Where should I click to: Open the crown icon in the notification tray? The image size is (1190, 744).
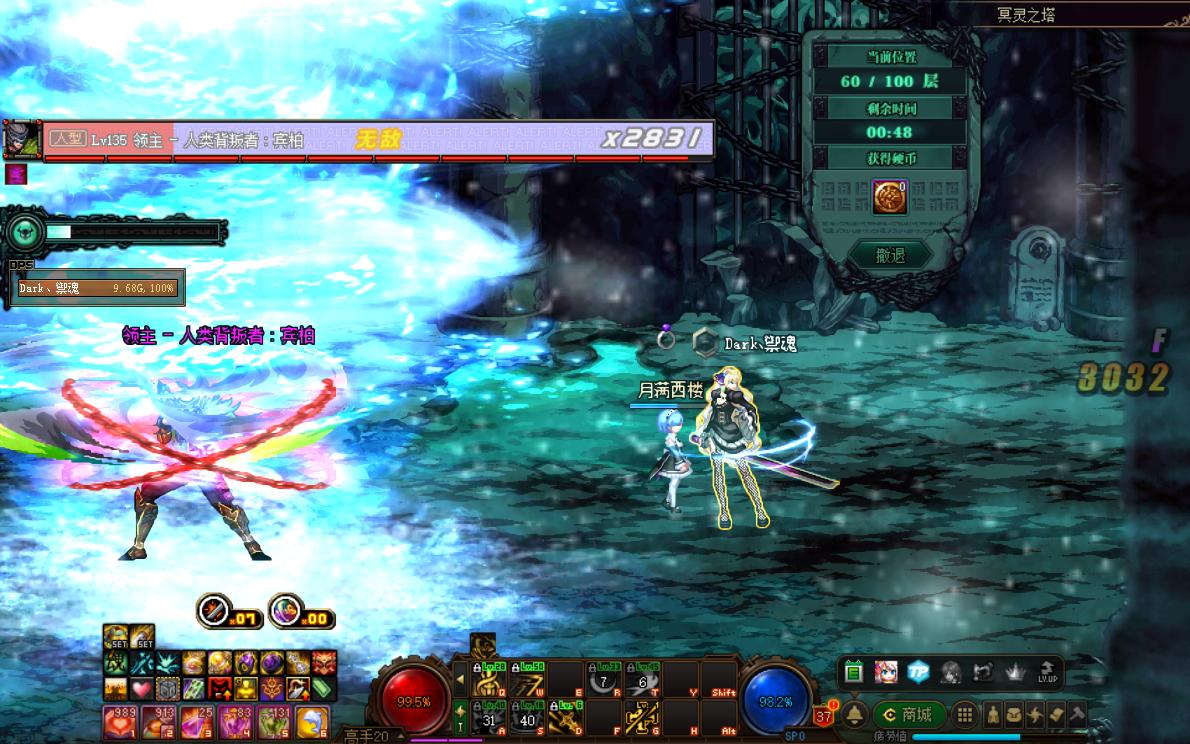pyautogui.click(x=1015, y=672)
